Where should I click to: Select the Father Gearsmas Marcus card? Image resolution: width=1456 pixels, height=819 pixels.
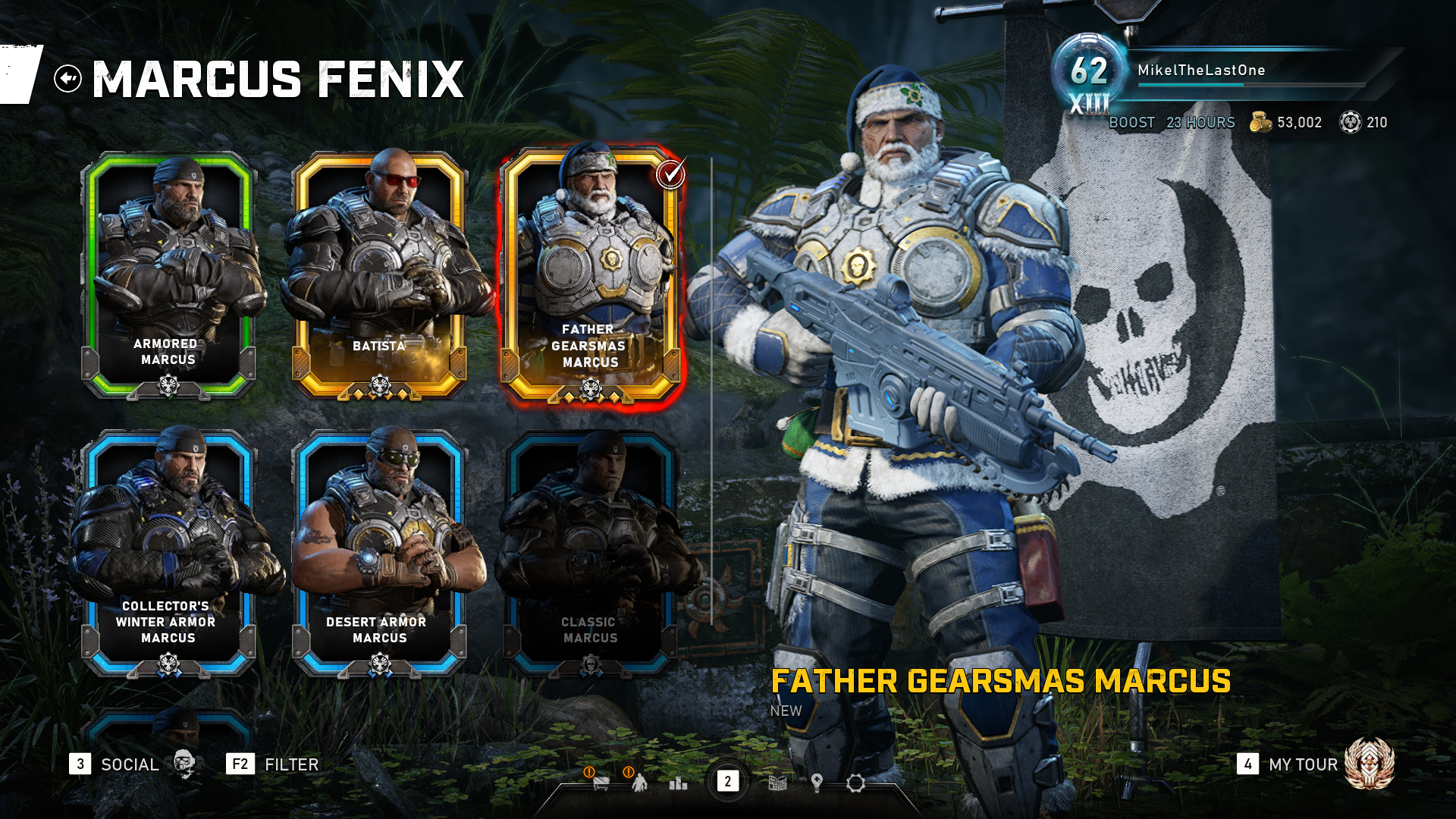point(590,273)
